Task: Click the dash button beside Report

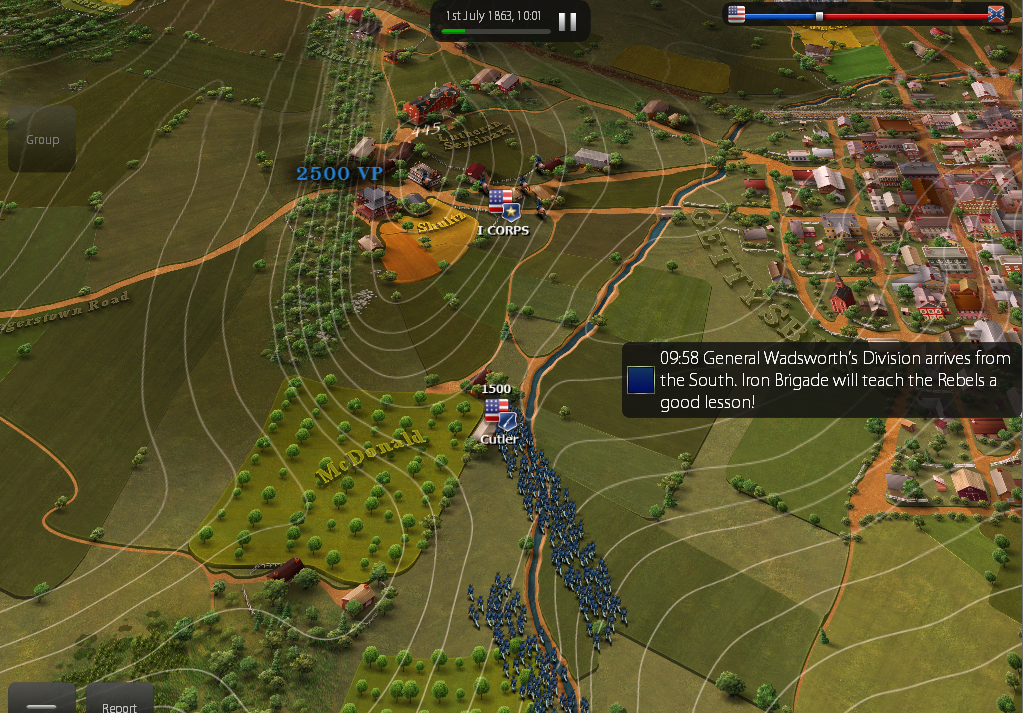Action: click(x=42, y=702)
